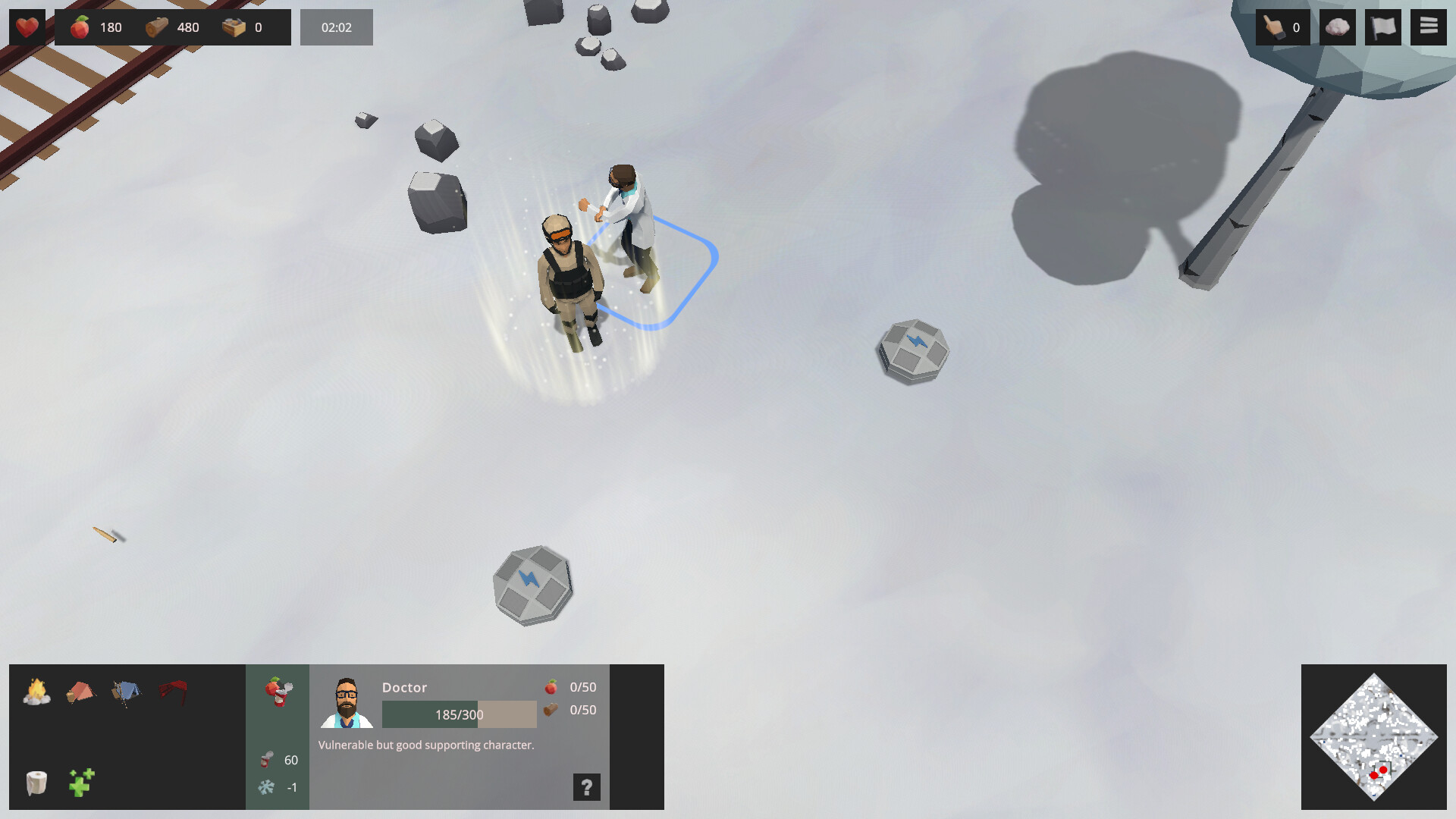
Task: Click the white flag surrender icon
Action: (1382, 27)
